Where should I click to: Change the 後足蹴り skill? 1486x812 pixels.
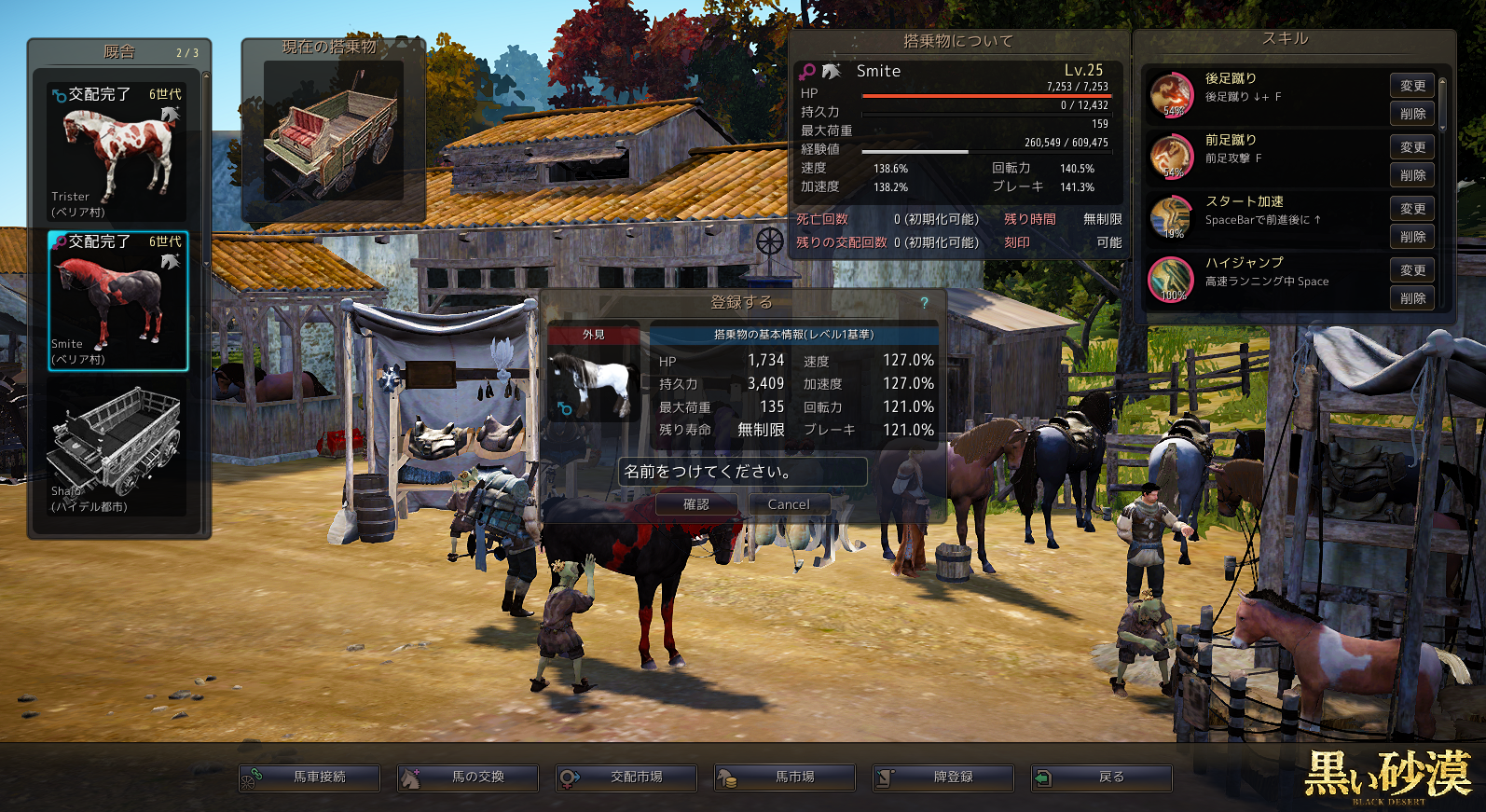click(x=1412, y=86)
